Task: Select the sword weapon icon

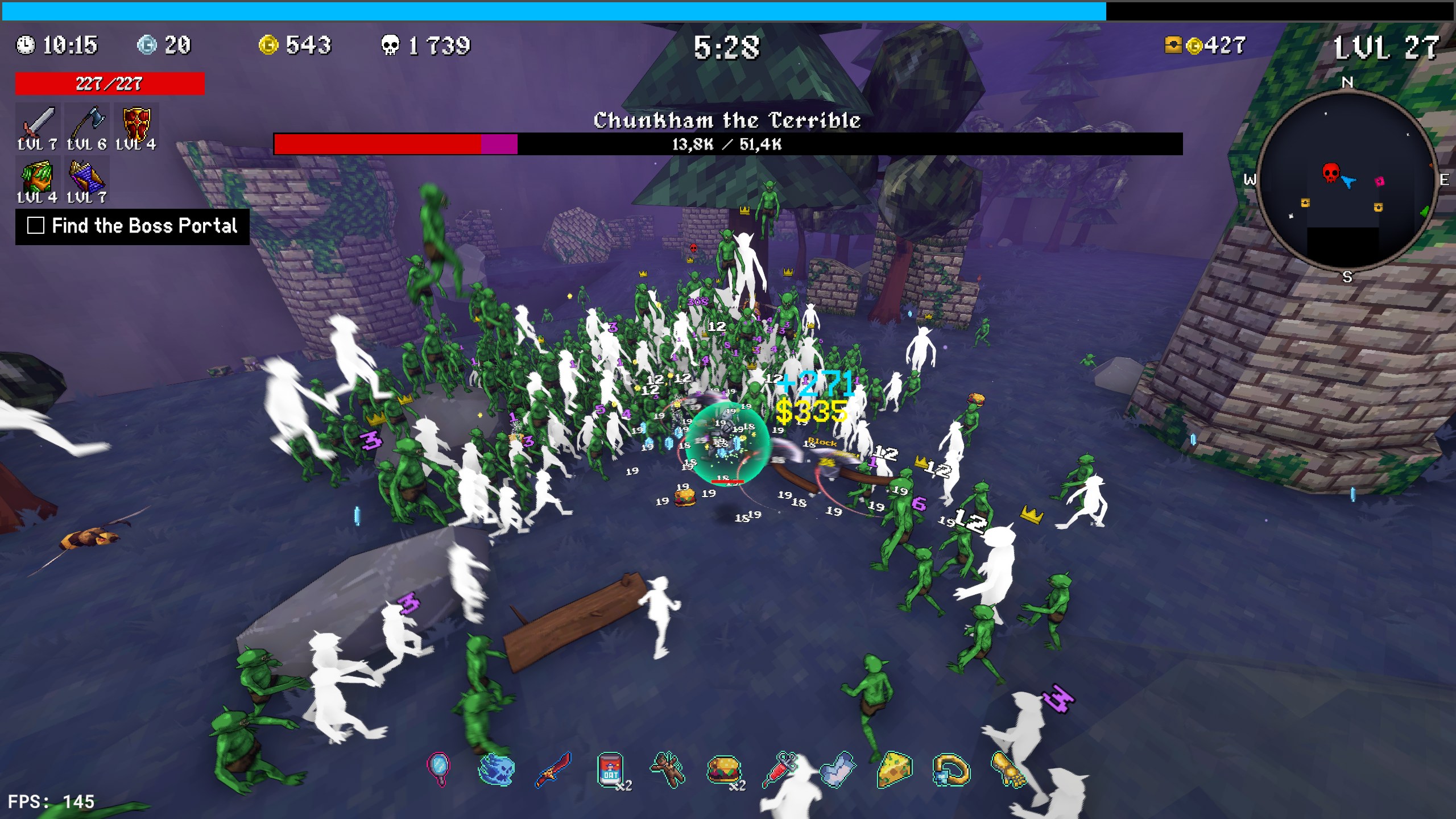Action: coord(38,122)
